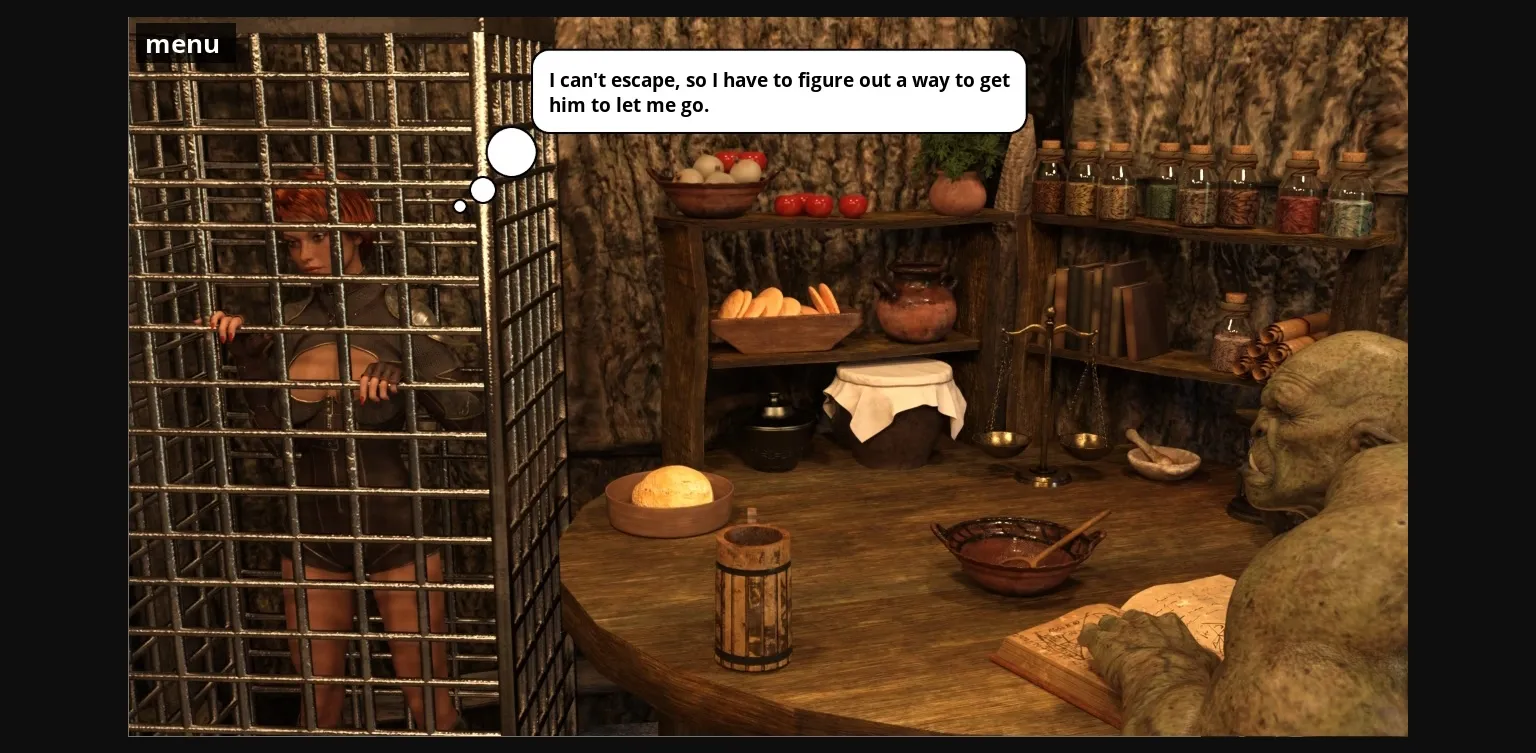Click the row of potion jars on the shelf

tap(1200, 190)
